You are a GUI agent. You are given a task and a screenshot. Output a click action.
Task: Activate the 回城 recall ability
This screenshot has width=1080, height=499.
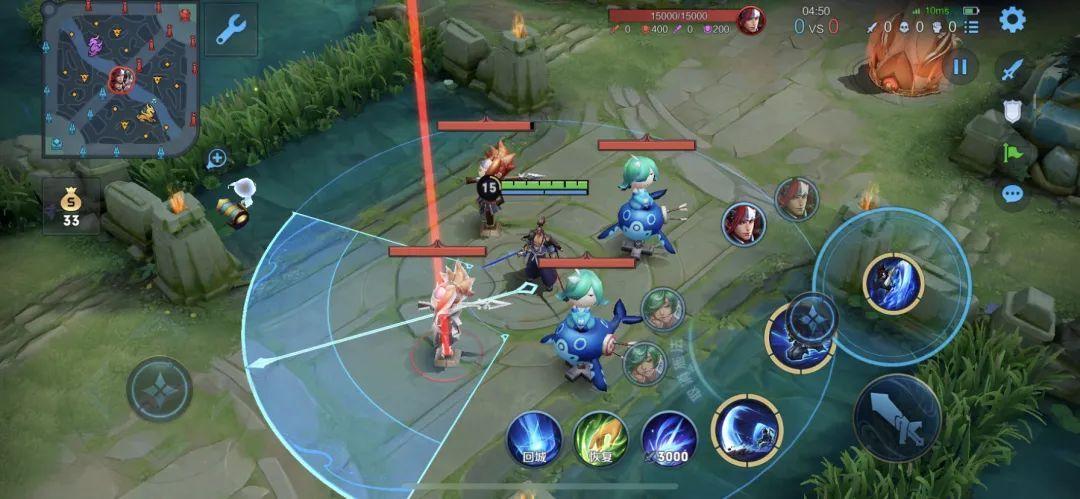coord(533,438)
